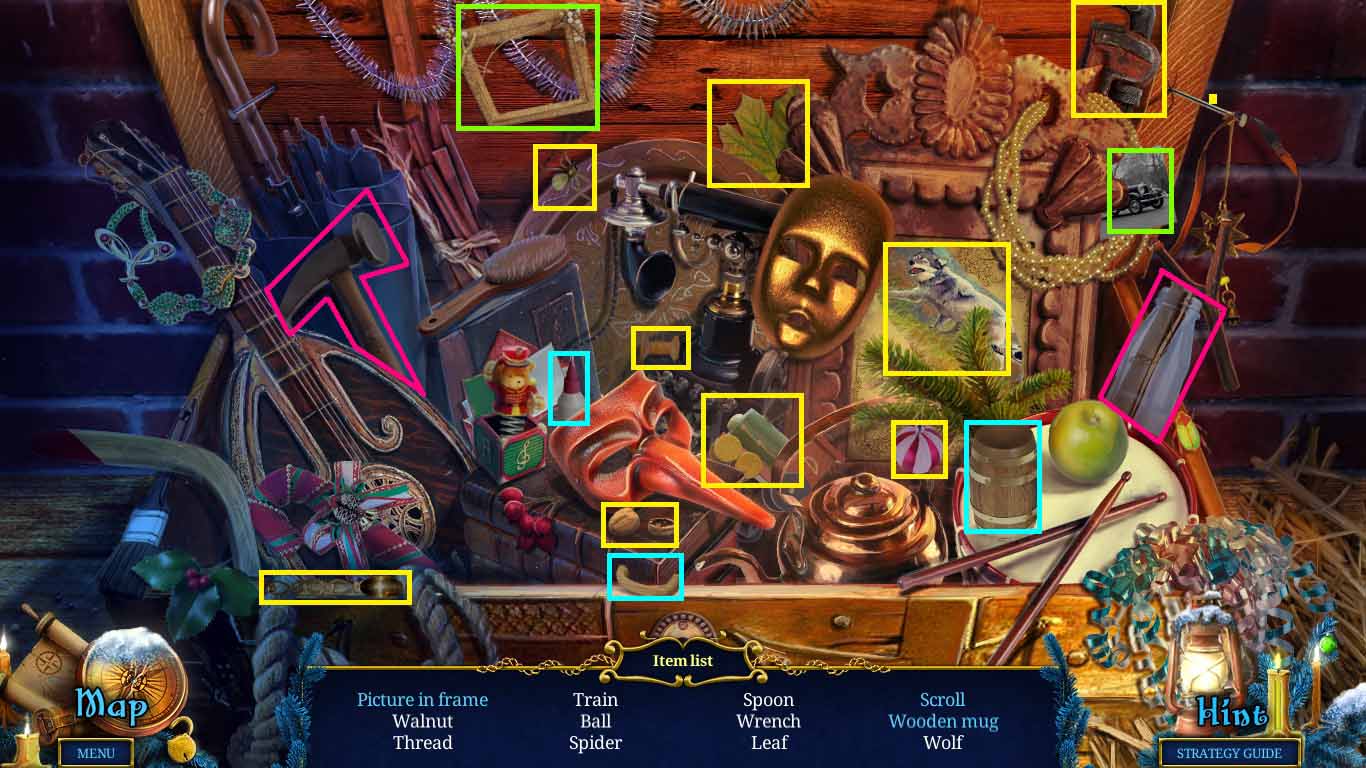1366x768 pixels.
Task: Toggle "Walnut" in the item list
Action: point(423,721)
